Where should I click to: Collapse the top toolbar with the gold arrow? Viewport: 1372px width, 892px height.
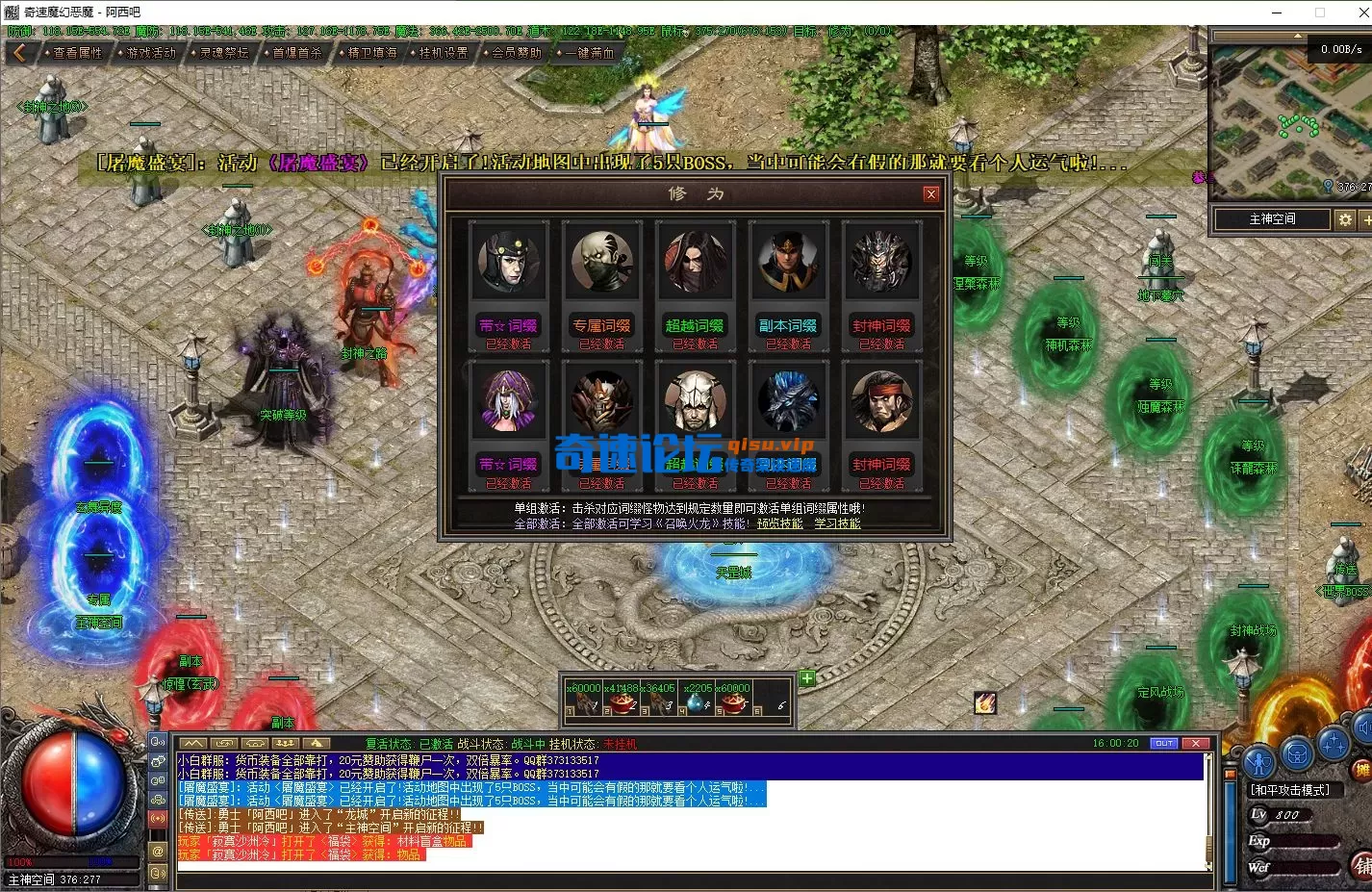tap(19, 53)
